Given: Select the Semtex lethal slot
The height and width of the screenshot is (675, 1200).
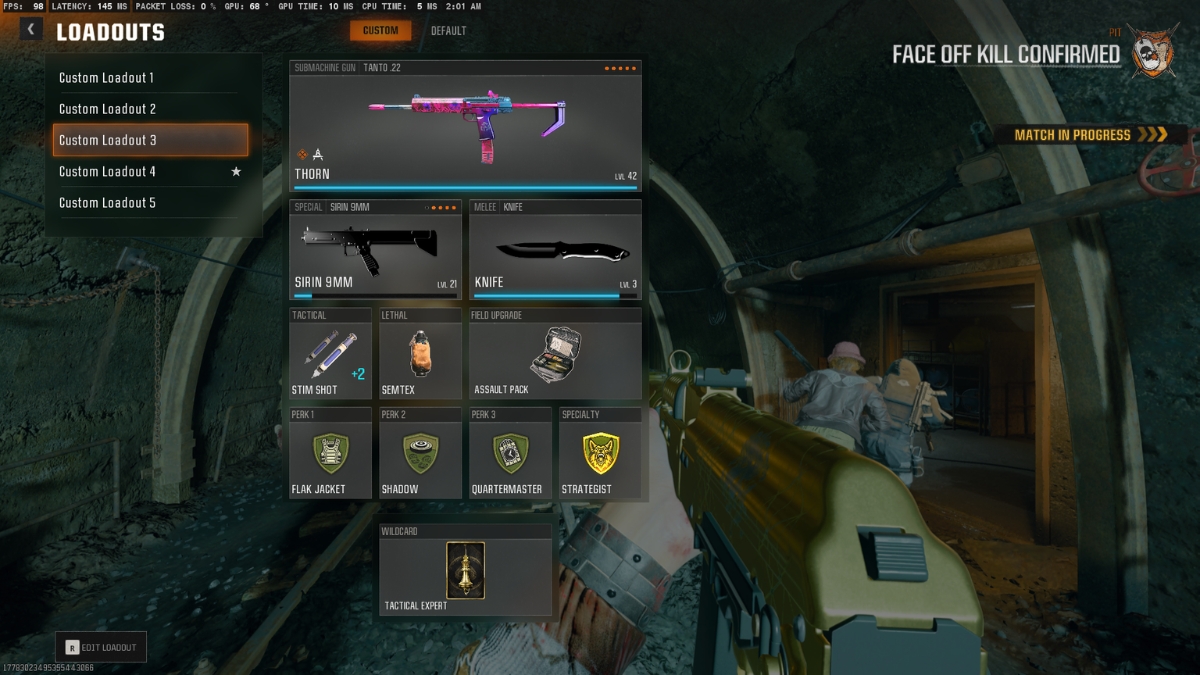Looking at the screenshot, I should tap(420, 354).
